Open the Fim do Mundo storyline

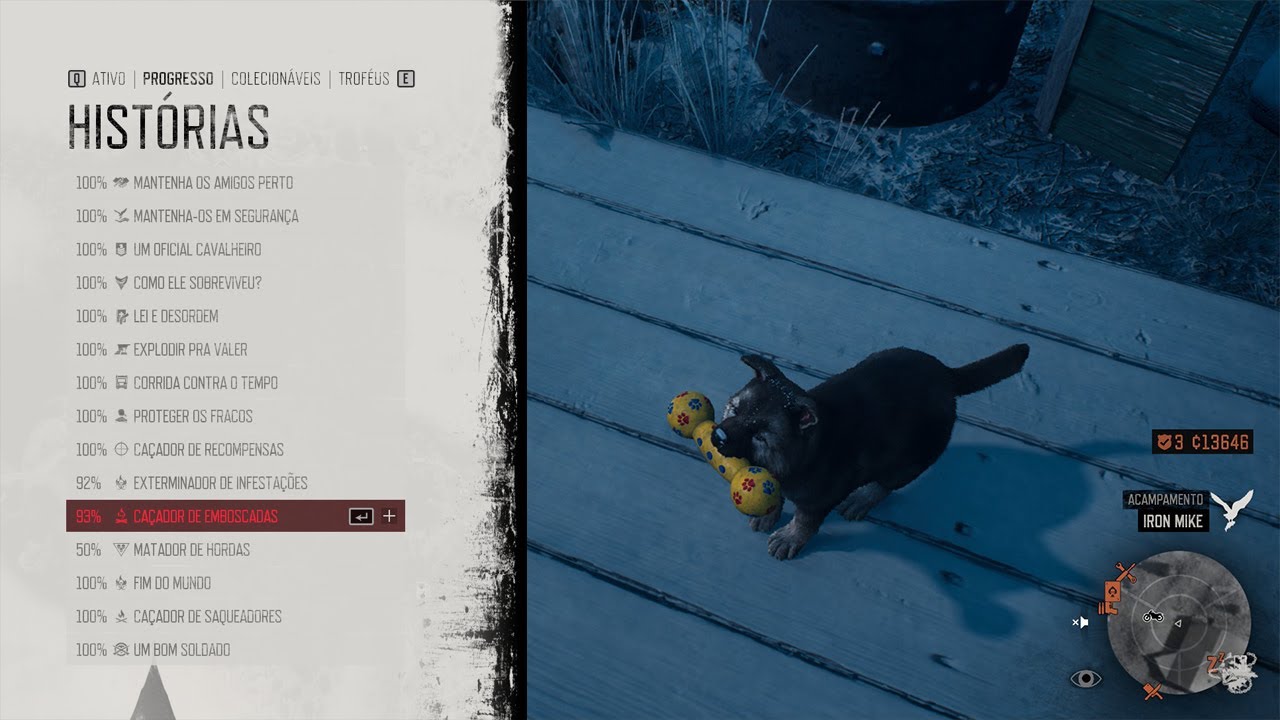(172, 583)
